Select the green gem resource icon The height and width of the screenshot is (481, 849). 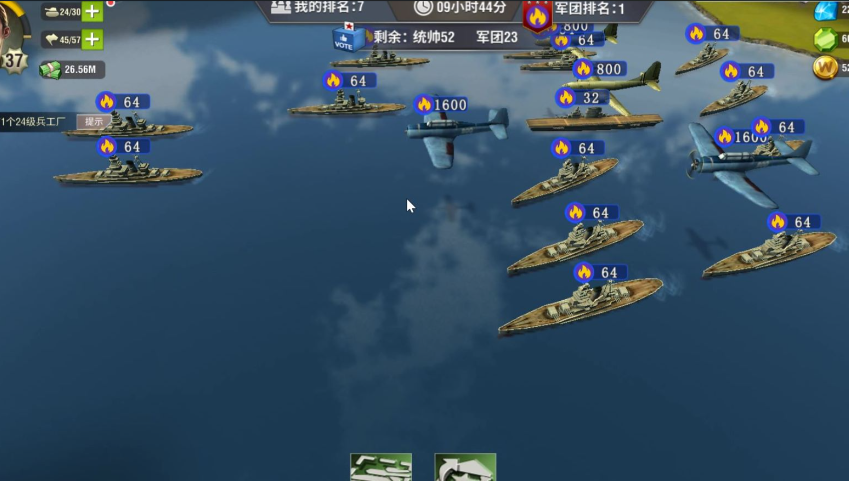[825, 40]
